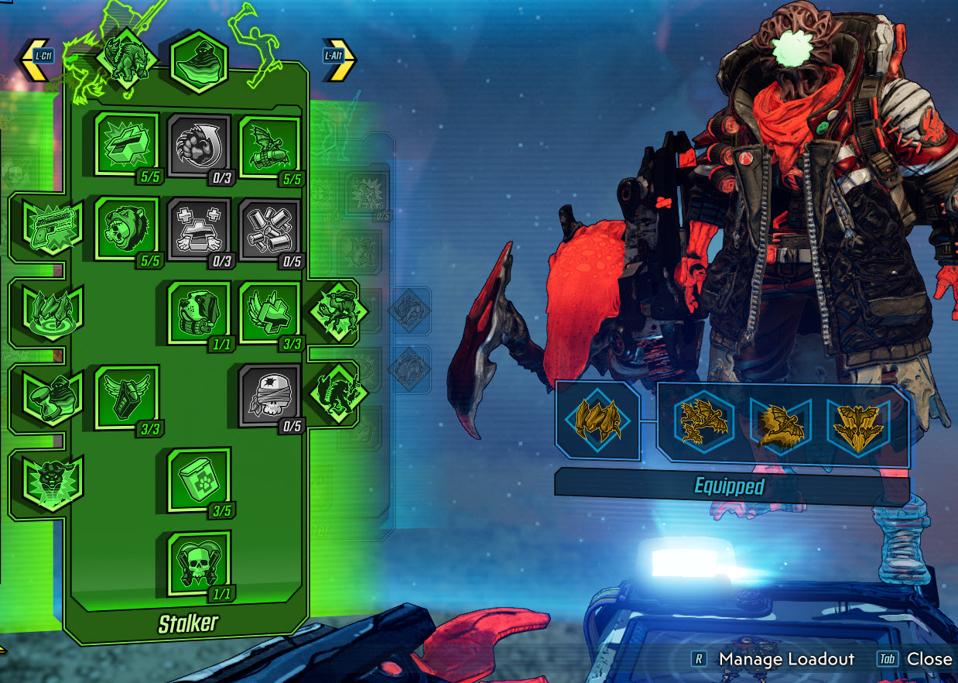Screen dimensions: 958x683
Task: Select the winged boot skill with 3/3 points
Action: pyautogui.click(x=126, y=396)
